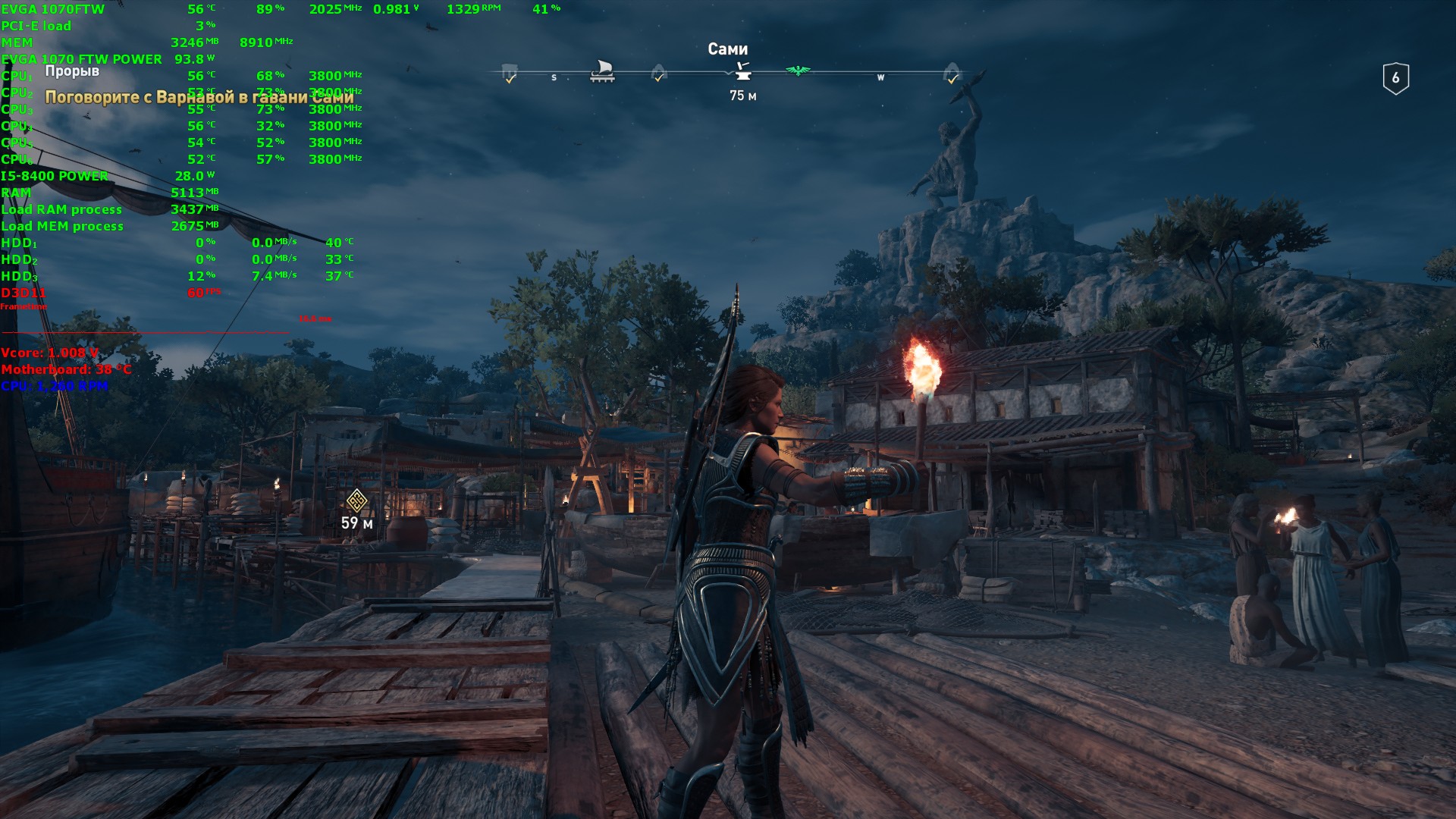The image size is (1456, 819).
Task: Open the tracked quest objective about Barnabas
Action: coord(199,97)
